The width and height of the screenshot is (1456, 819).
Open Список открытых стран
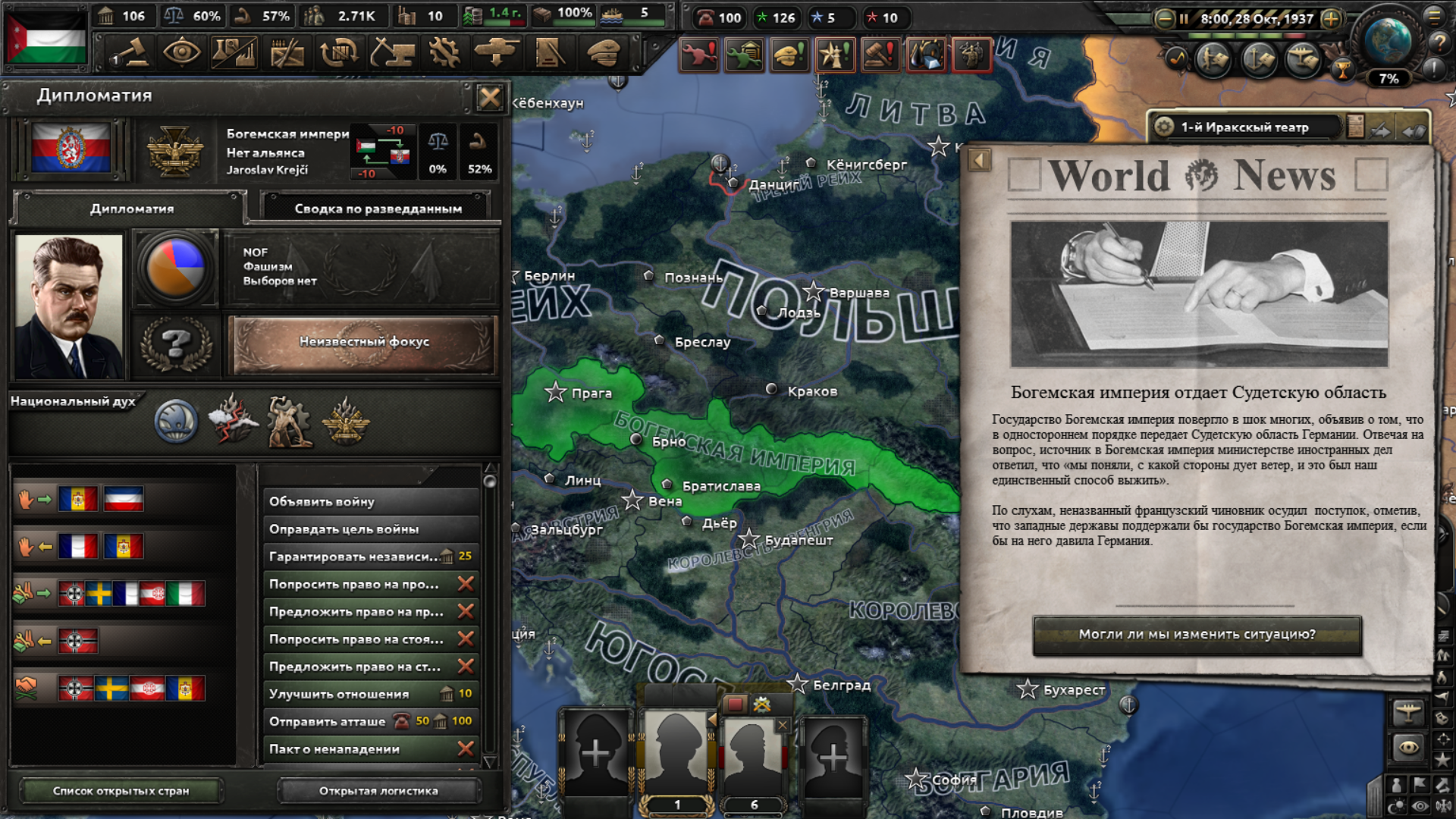(121, 791)
